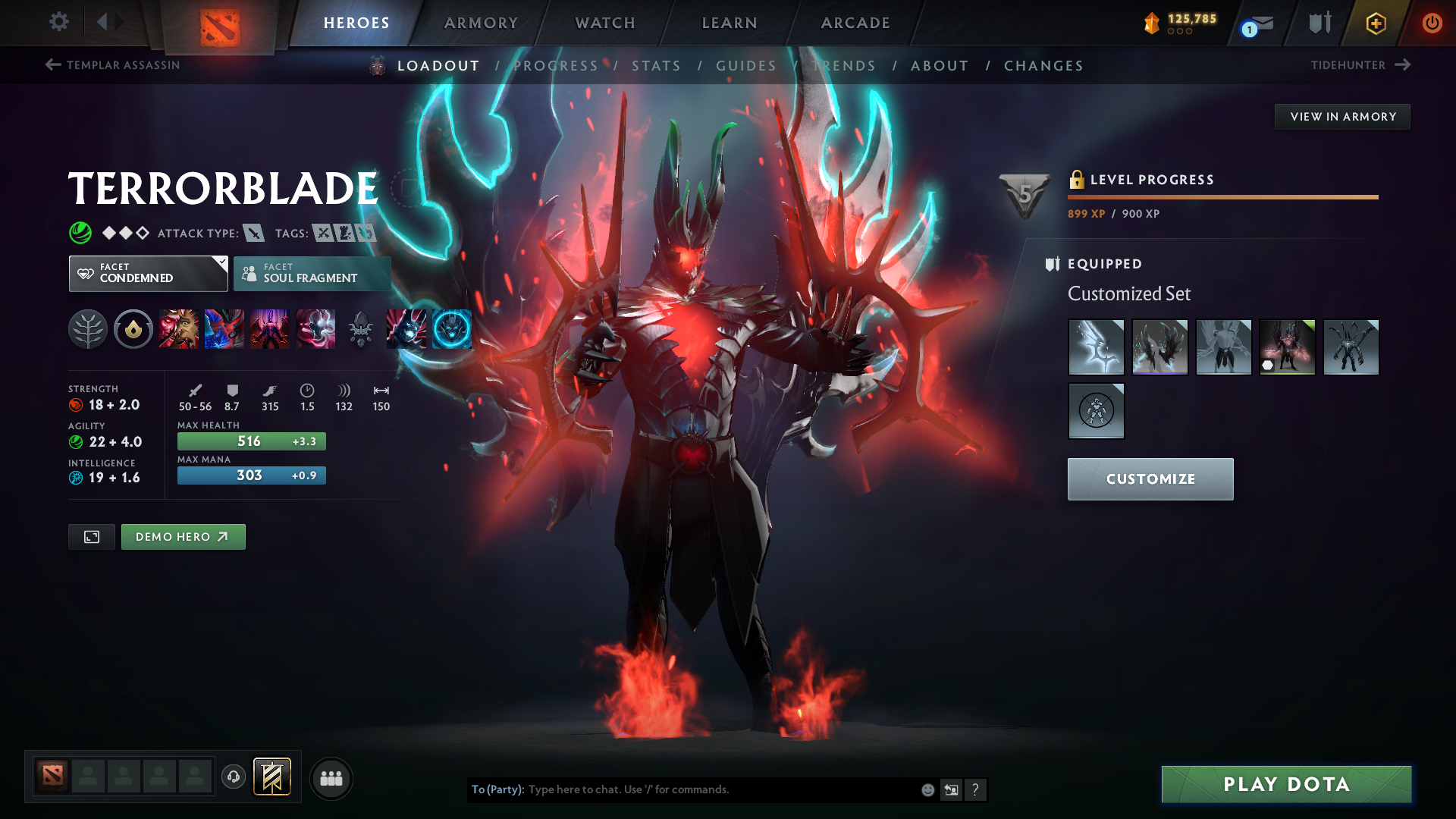
Task: Click the friends list group icon
Action: 331,778
